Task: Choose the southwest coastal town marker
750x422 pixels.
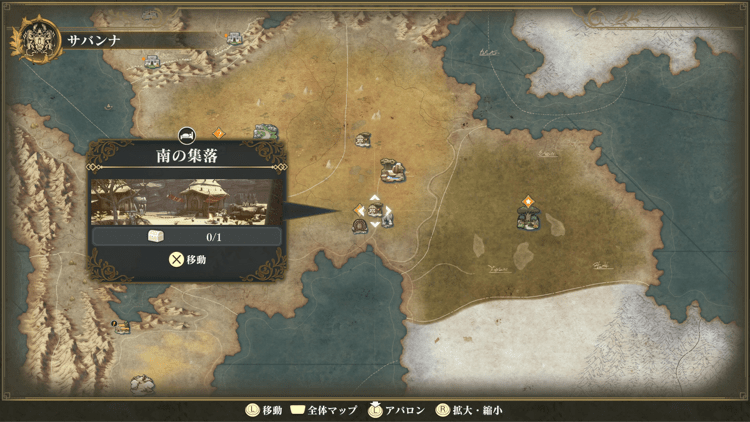Action: (122, 327)
